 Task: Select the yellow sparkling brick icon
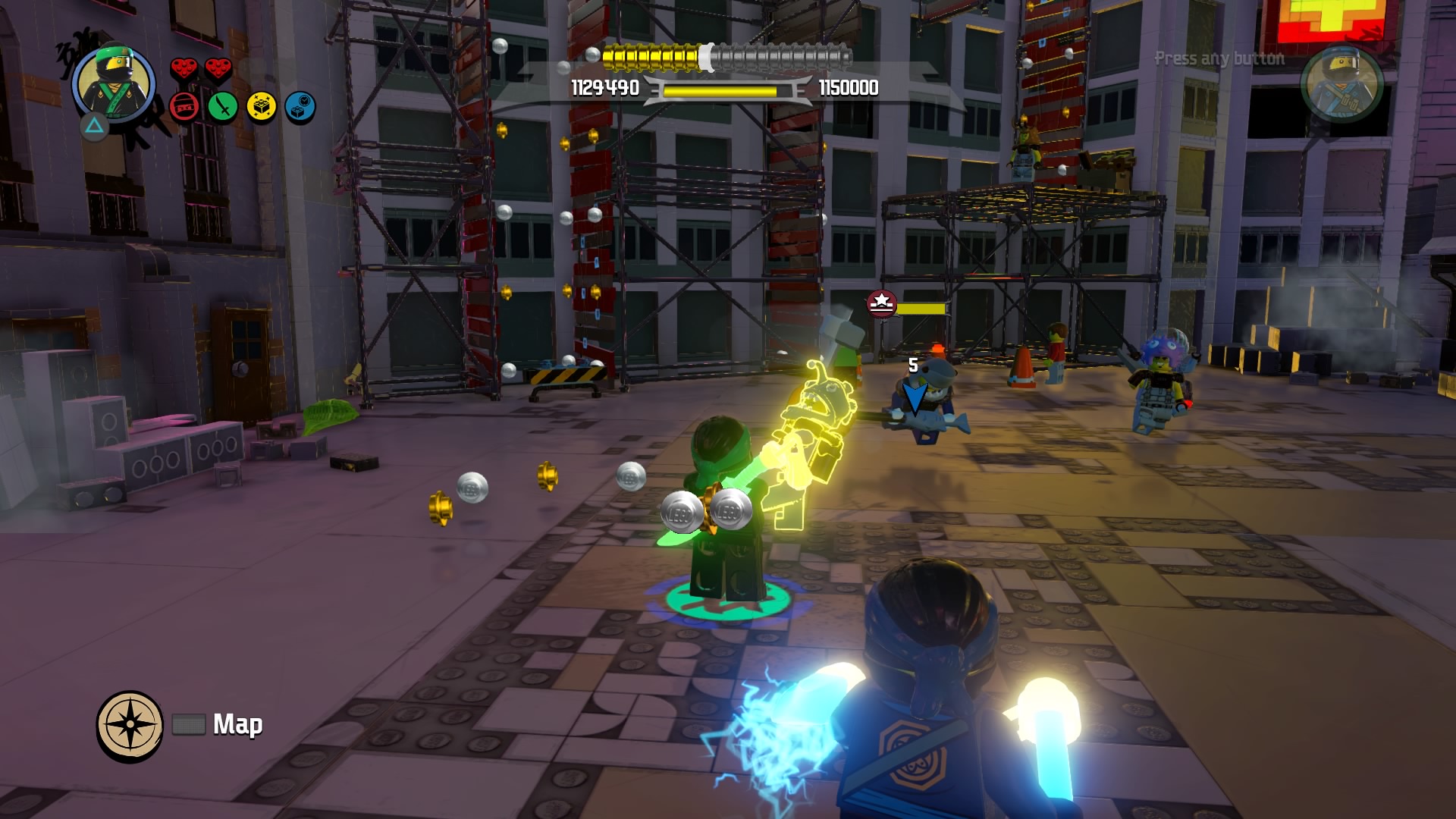tap(262, 107)
